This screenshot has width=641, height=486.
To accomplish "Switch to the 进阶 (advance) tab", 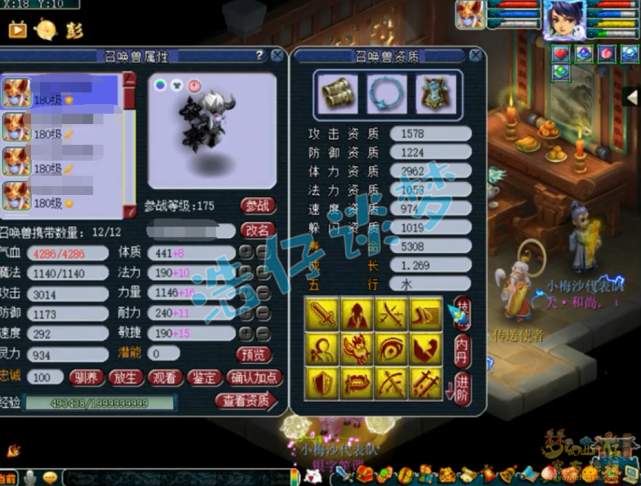I will pos(462,388).
